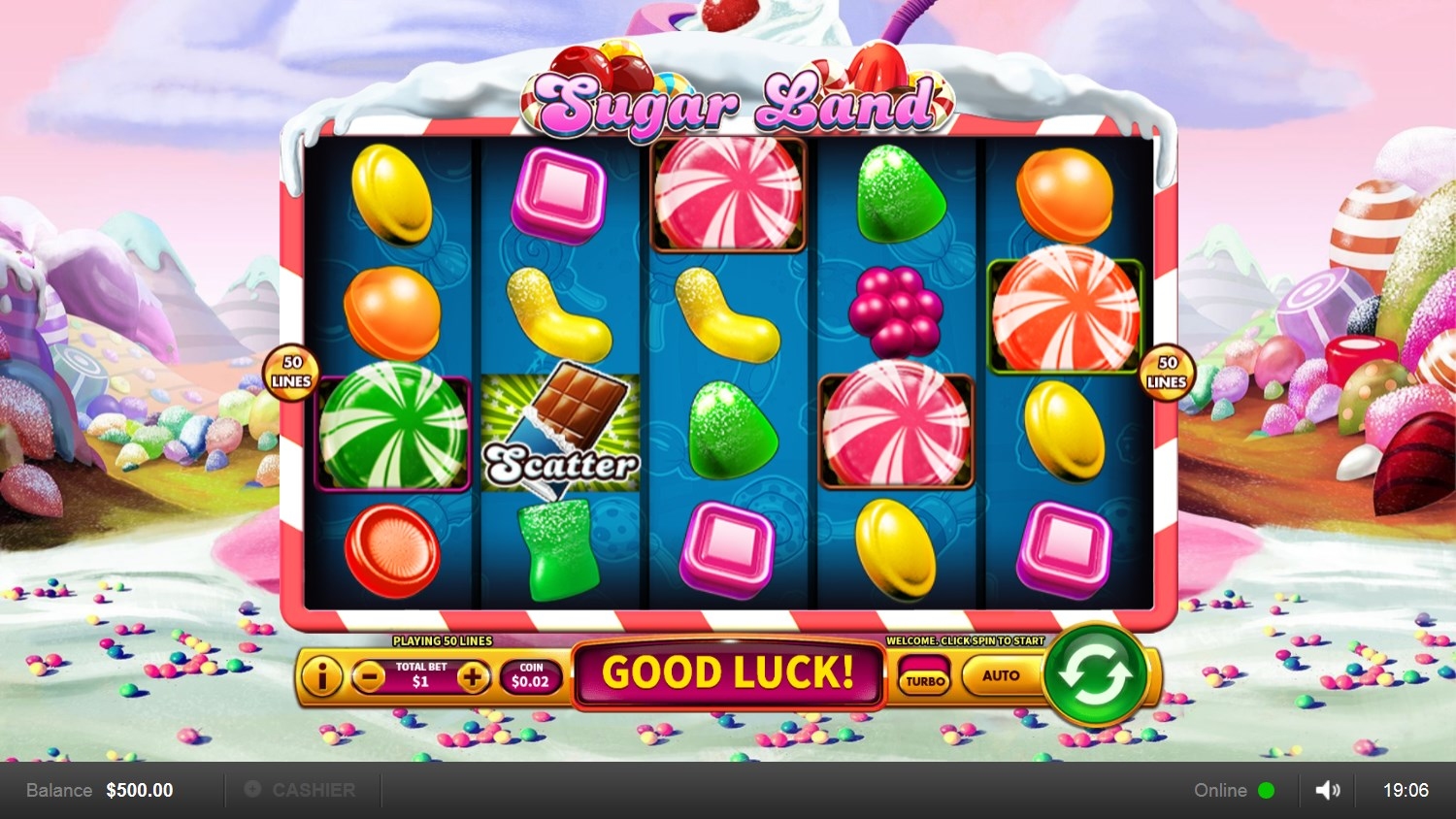Open the Cashier
1456x819 pixels.
click(301, 790)
